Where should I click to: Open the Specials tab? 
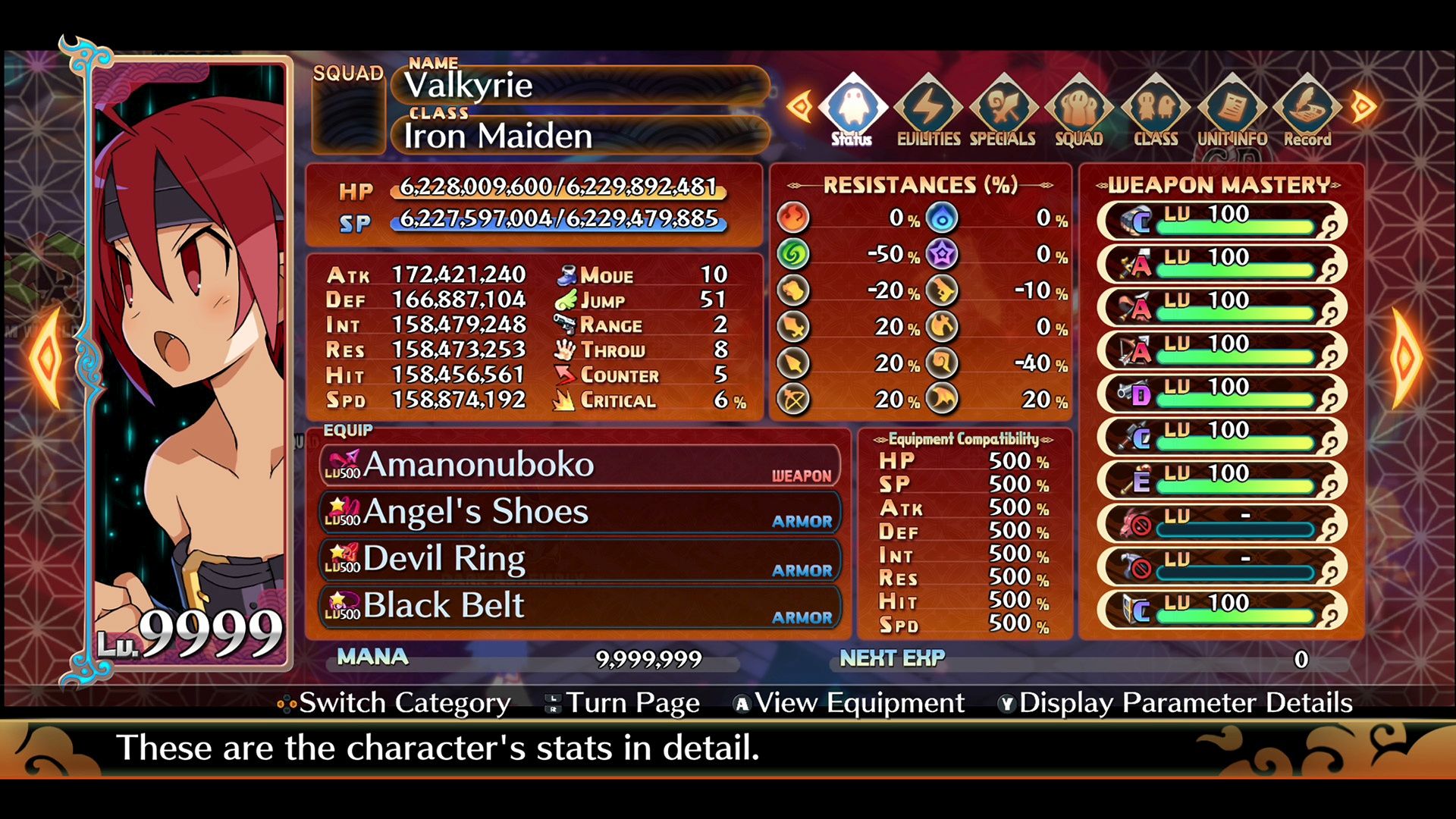point(1003,112)
